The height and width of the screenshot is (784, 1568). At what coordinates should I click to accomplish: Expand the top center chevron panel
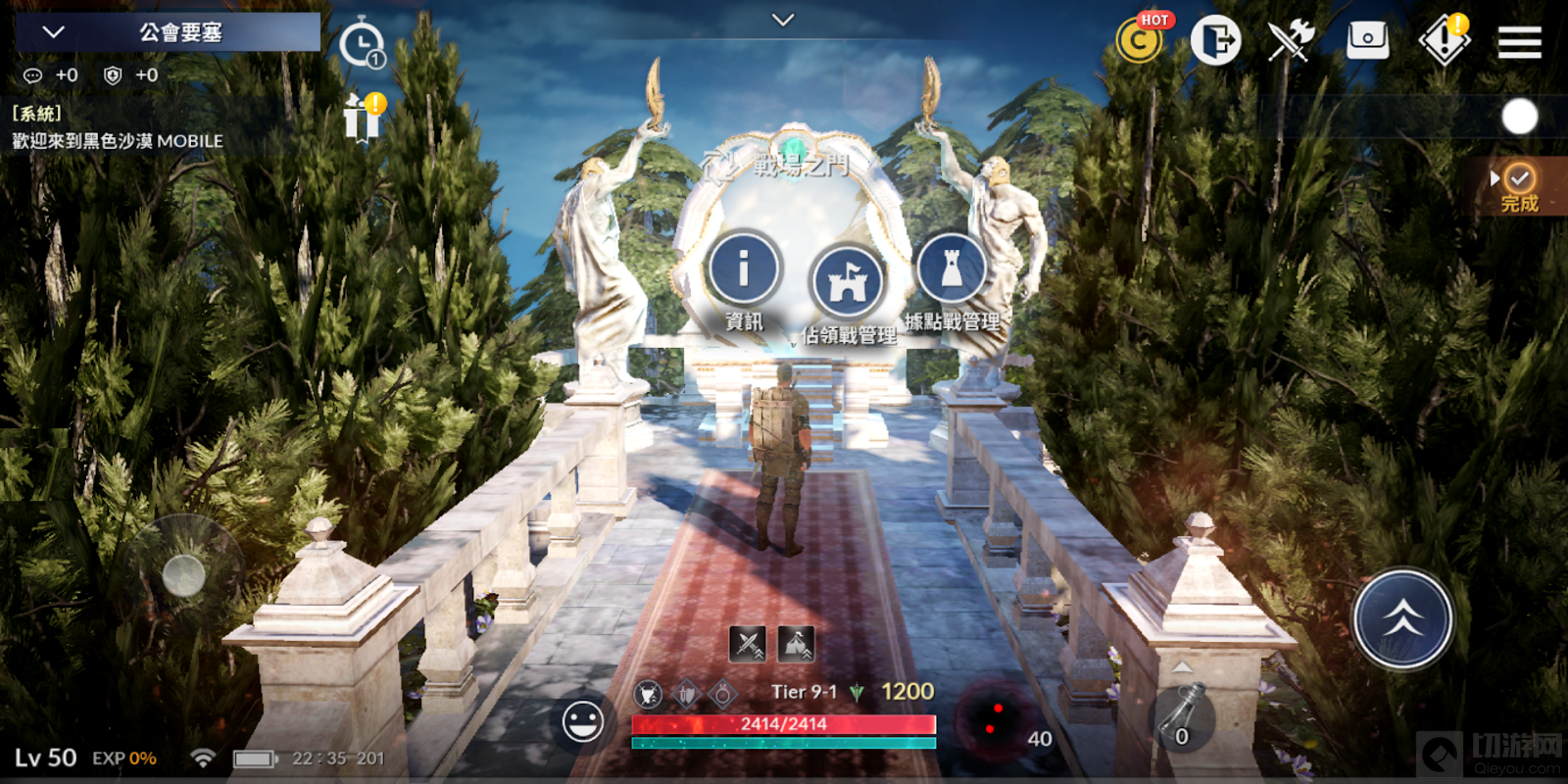[x=783, y=20]
